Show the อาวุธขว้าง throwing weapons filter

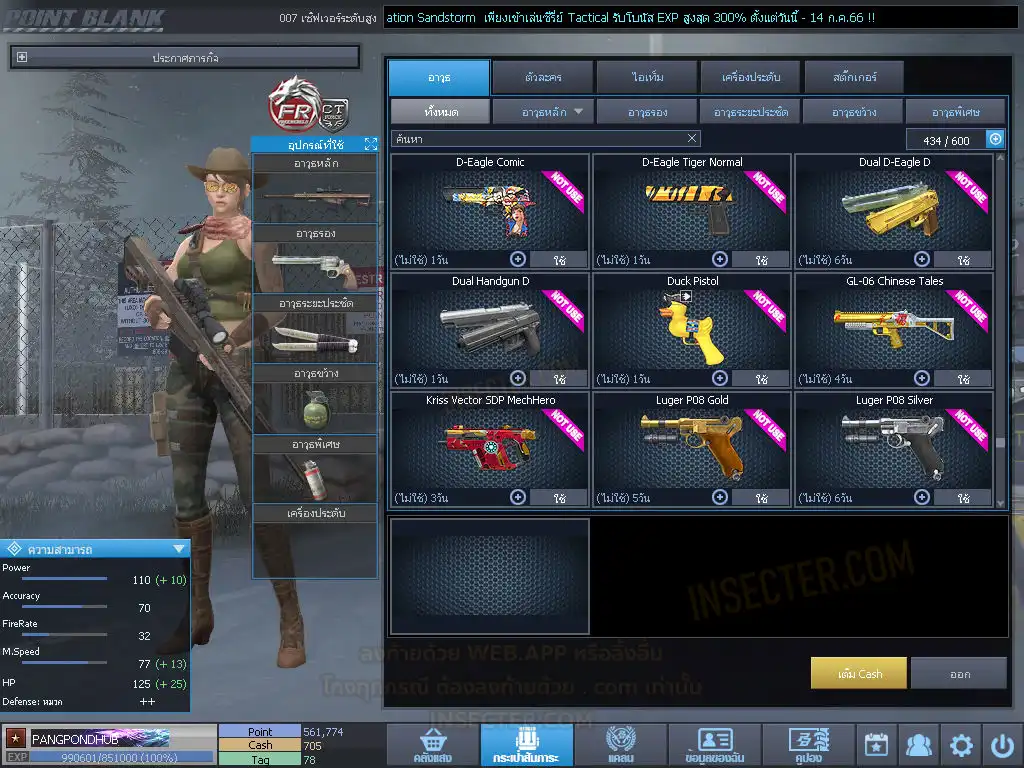853,112
